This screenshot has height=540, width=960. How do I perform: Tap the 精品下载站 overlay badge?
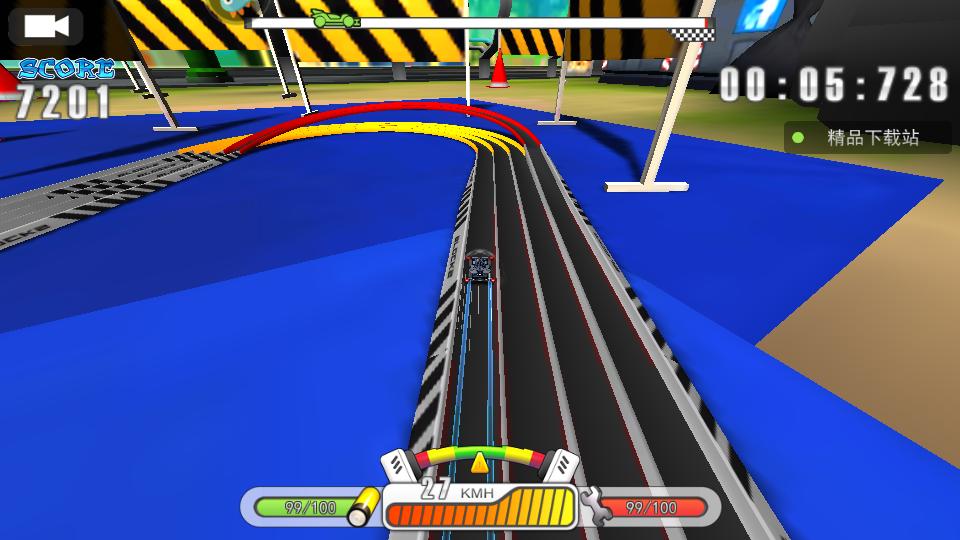(x=866, y=138)
